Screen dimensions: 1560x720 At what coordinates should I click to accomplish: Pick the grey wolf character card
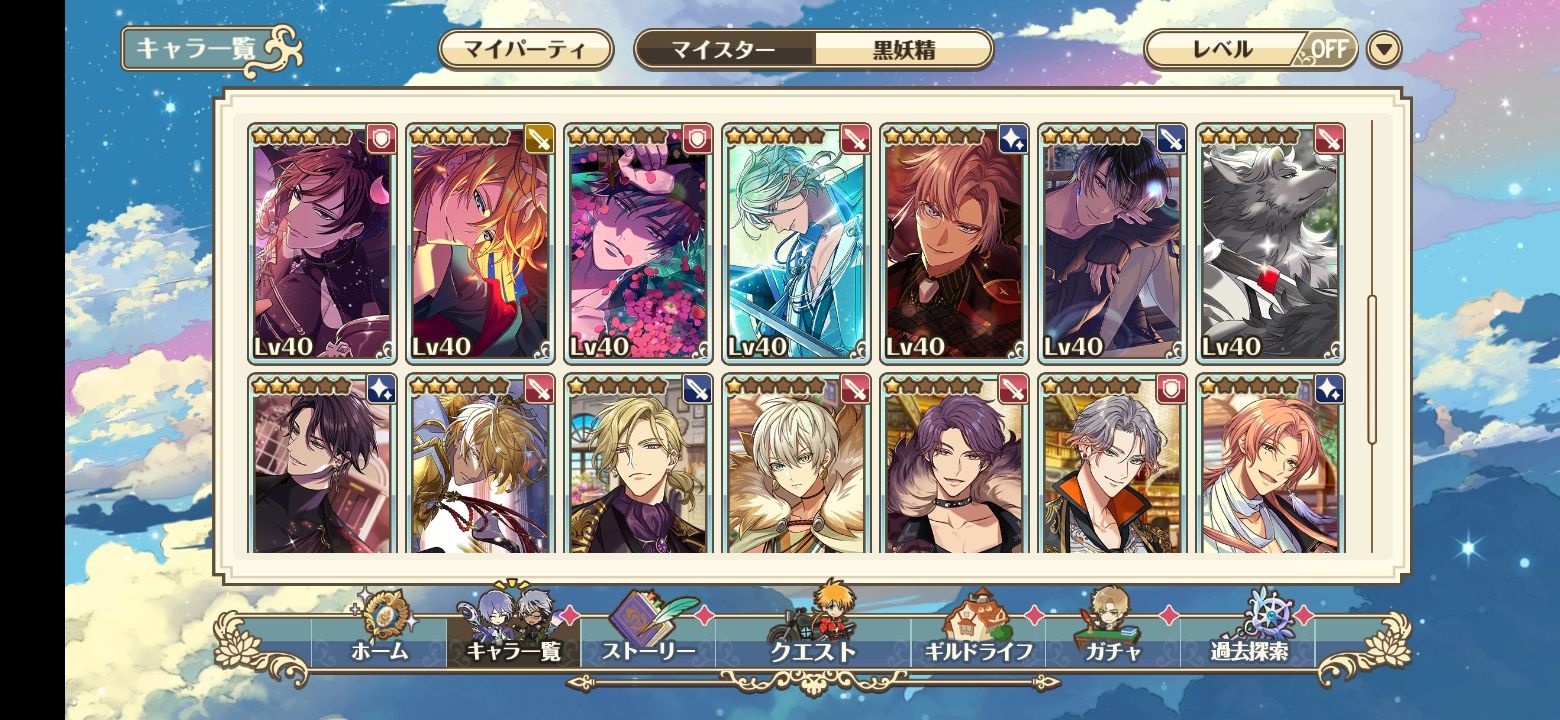tap(1270, 243)
